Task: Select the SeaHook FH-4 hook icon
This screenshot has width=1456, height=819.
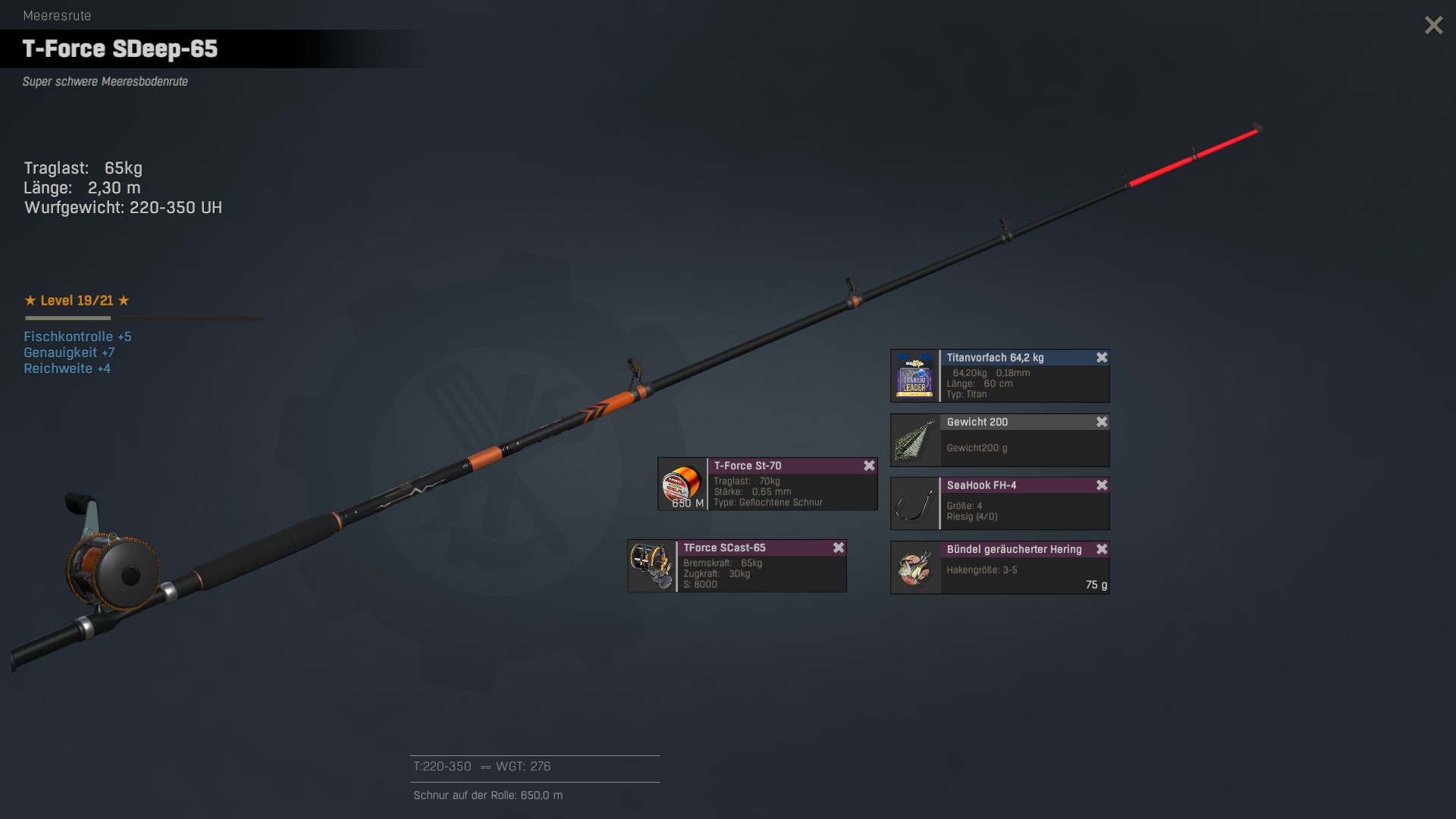Action: click(x=915, y=504)
